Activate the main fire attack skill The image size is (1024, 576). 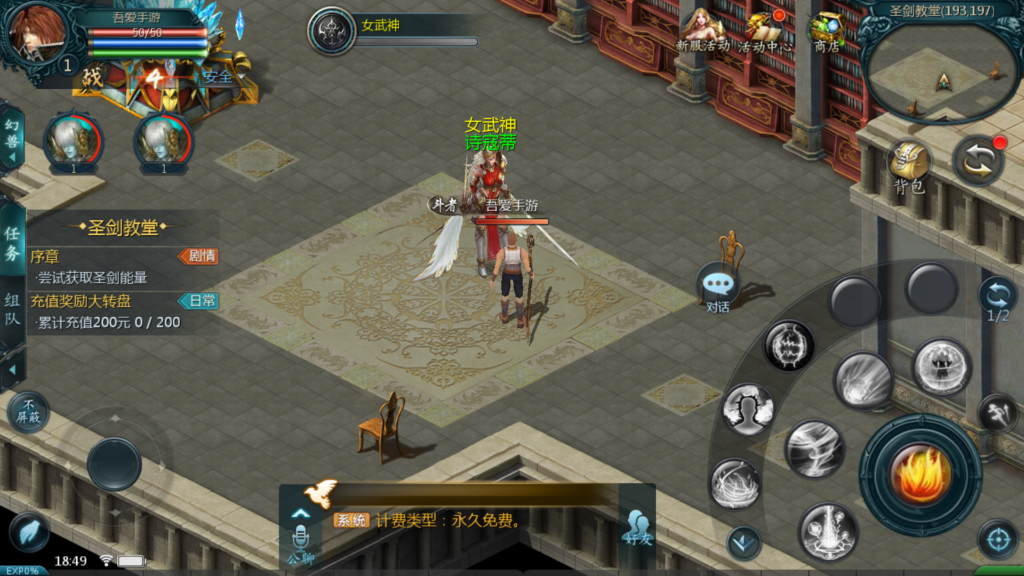(919, 474)
